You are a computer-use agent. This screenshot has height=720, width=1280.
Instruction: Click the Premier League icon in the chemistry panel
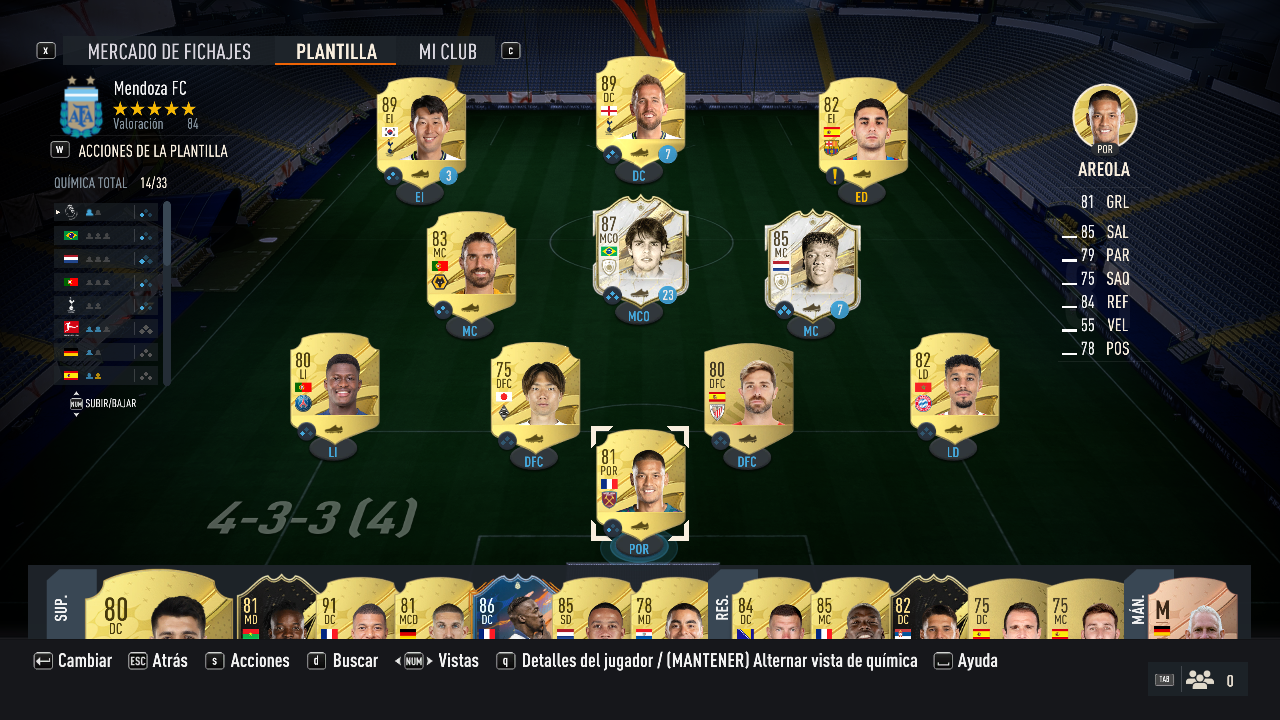pyautogui.click(x=71, y=212)
